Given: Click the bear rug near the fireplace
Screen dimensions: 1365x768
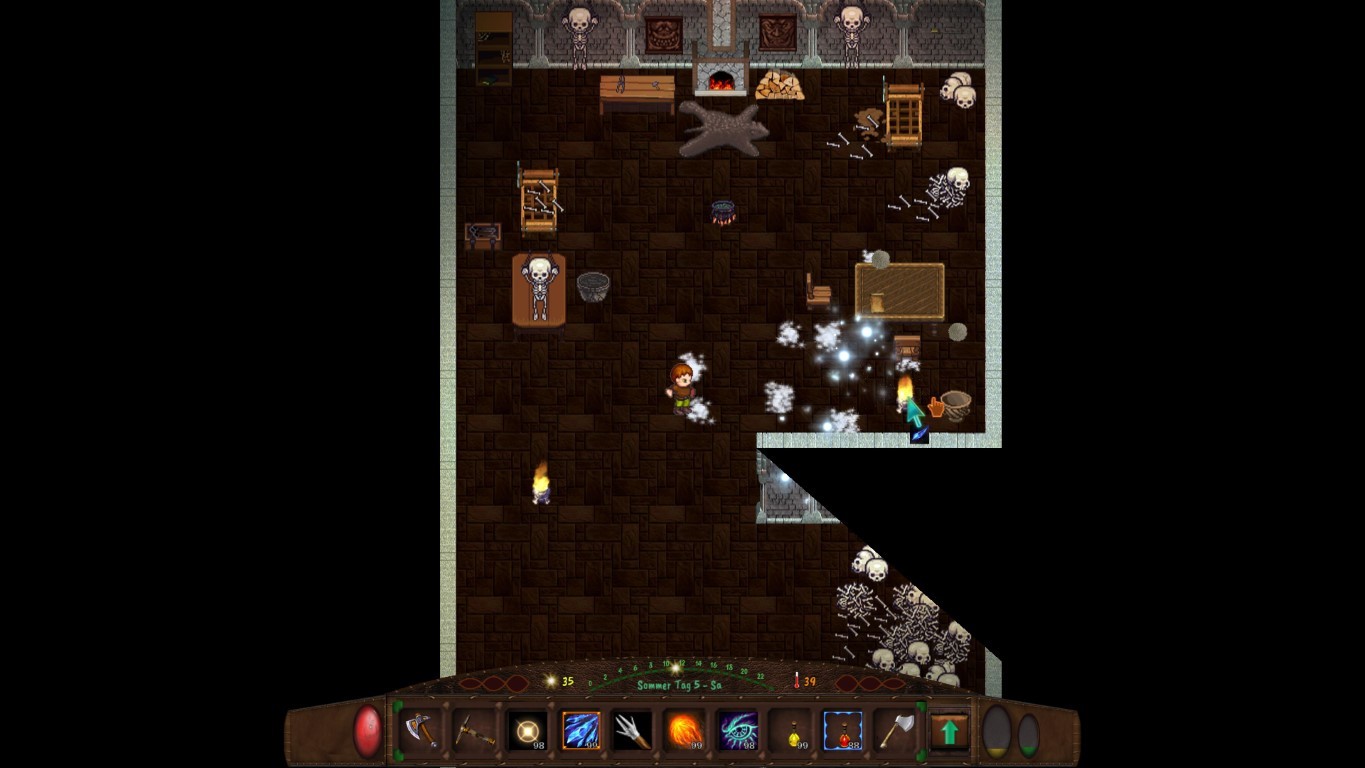Looking at the screenshot, I should [x=722, y=130].
